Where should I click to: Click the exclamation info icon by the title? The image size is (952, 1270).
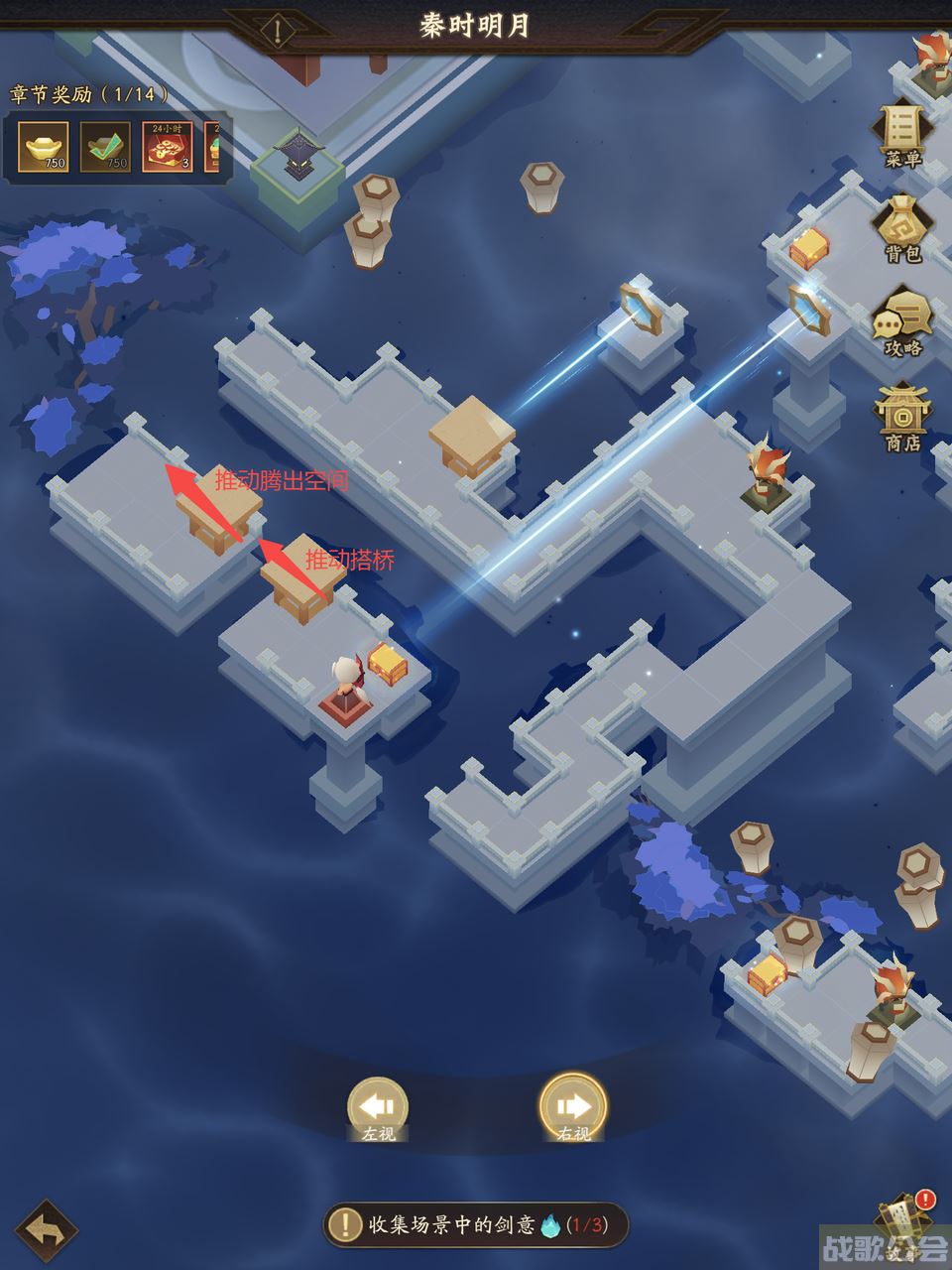pos(279,32)
